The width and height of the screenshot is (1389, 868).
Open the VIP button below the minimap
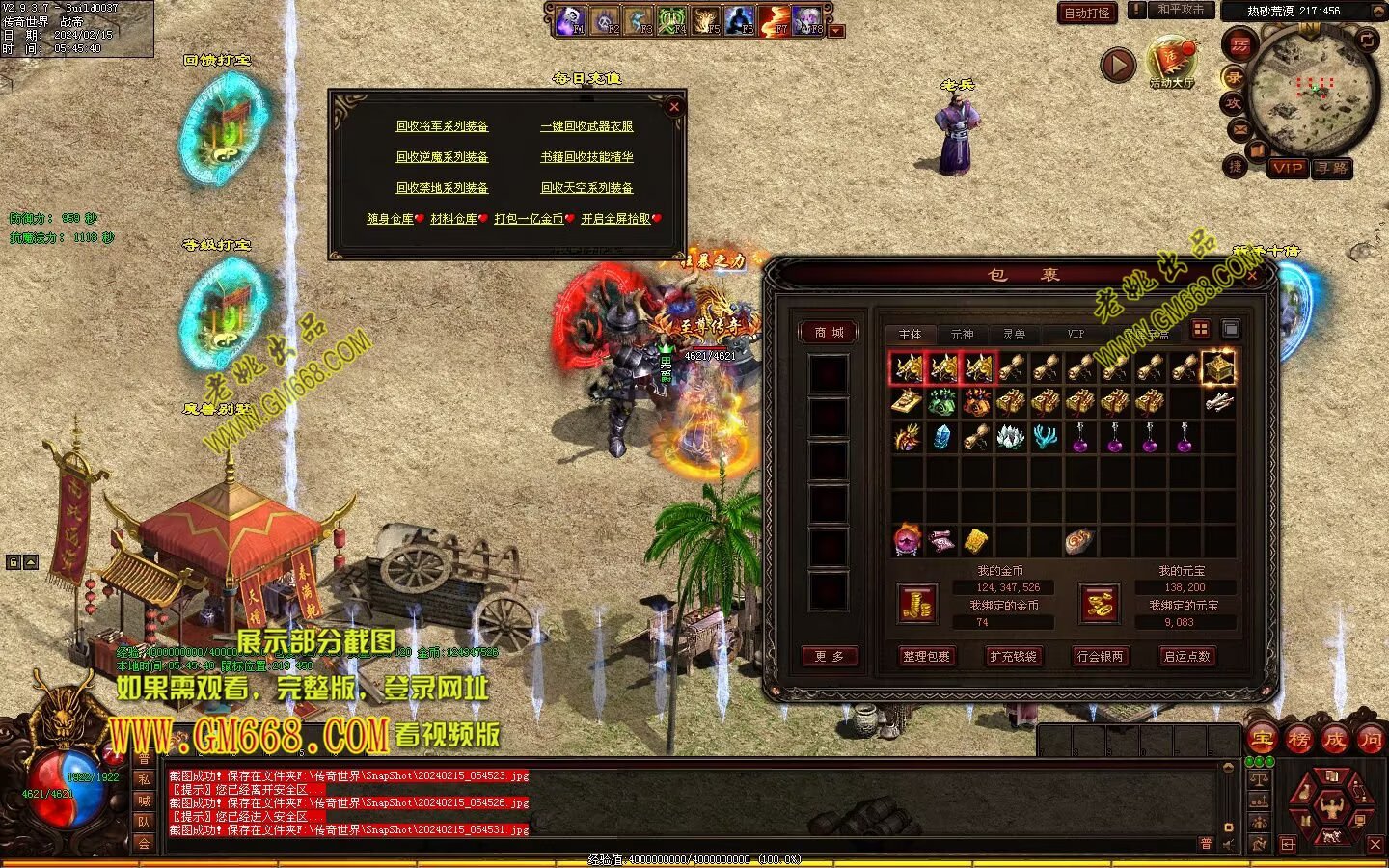pyautogui.click(x=1288, y=168)
